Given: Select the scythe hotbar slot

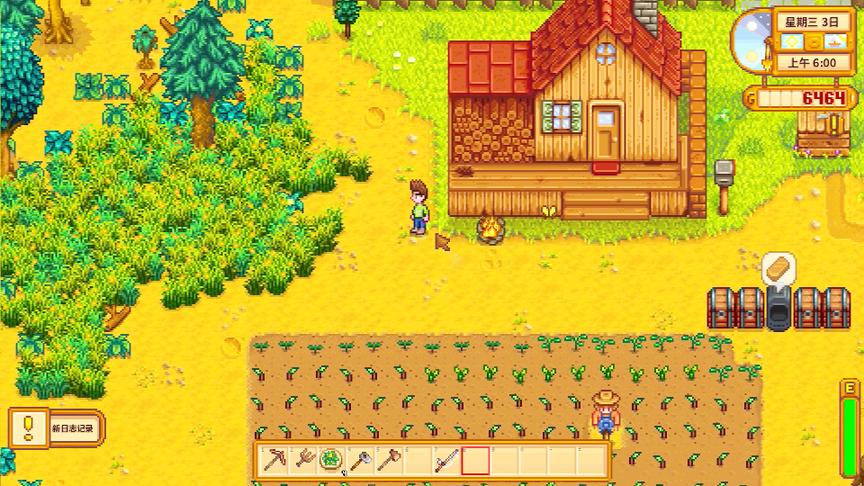Looking at the screenshot, I should (x=446, y=461).
